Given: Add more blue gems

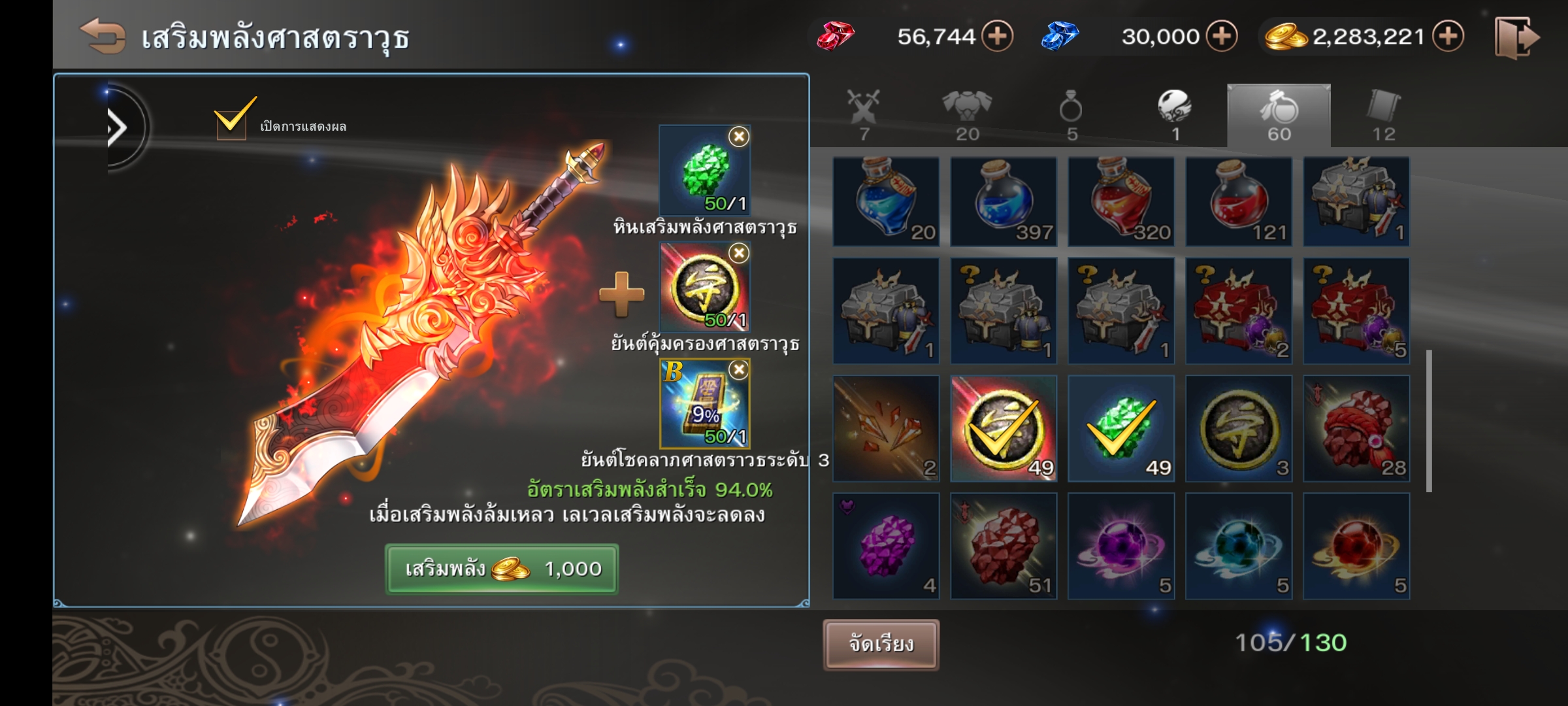Looking at the screenshot, I should (x=1222, y=36).
